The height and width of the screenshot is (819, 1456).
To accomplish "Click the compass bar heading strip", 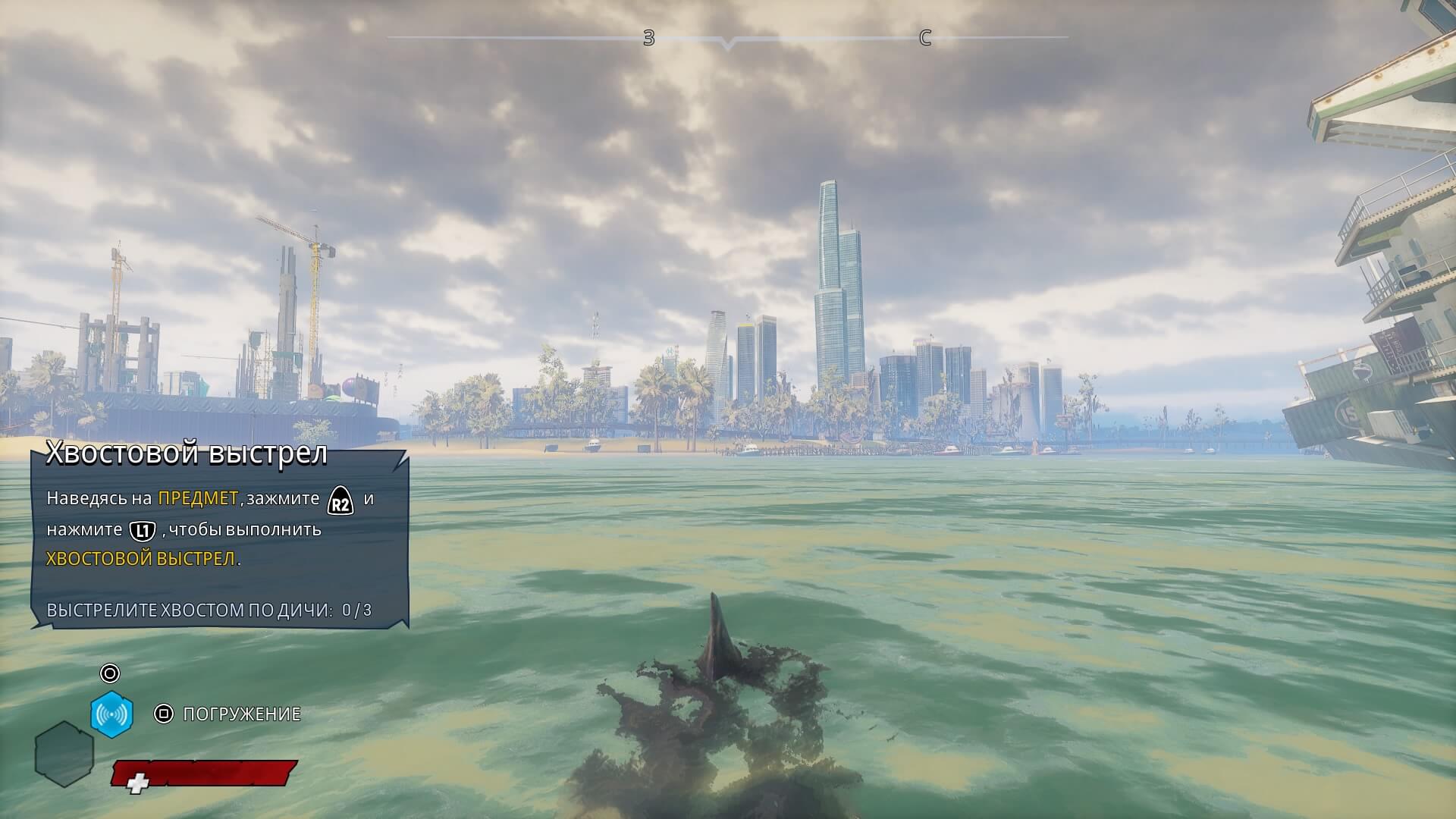I will 727,38.
